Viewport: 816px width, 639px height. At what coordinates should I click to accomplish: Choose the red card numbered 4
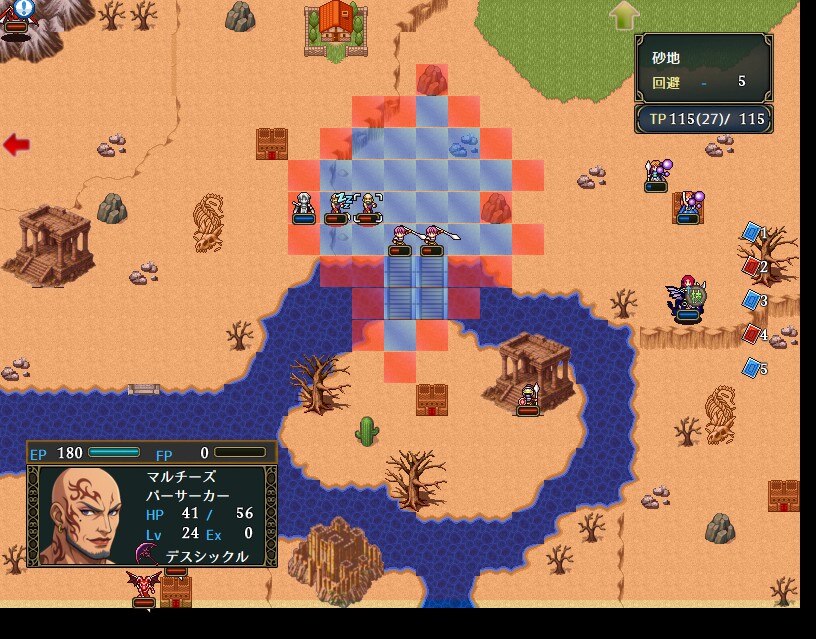tap(752, 334)
